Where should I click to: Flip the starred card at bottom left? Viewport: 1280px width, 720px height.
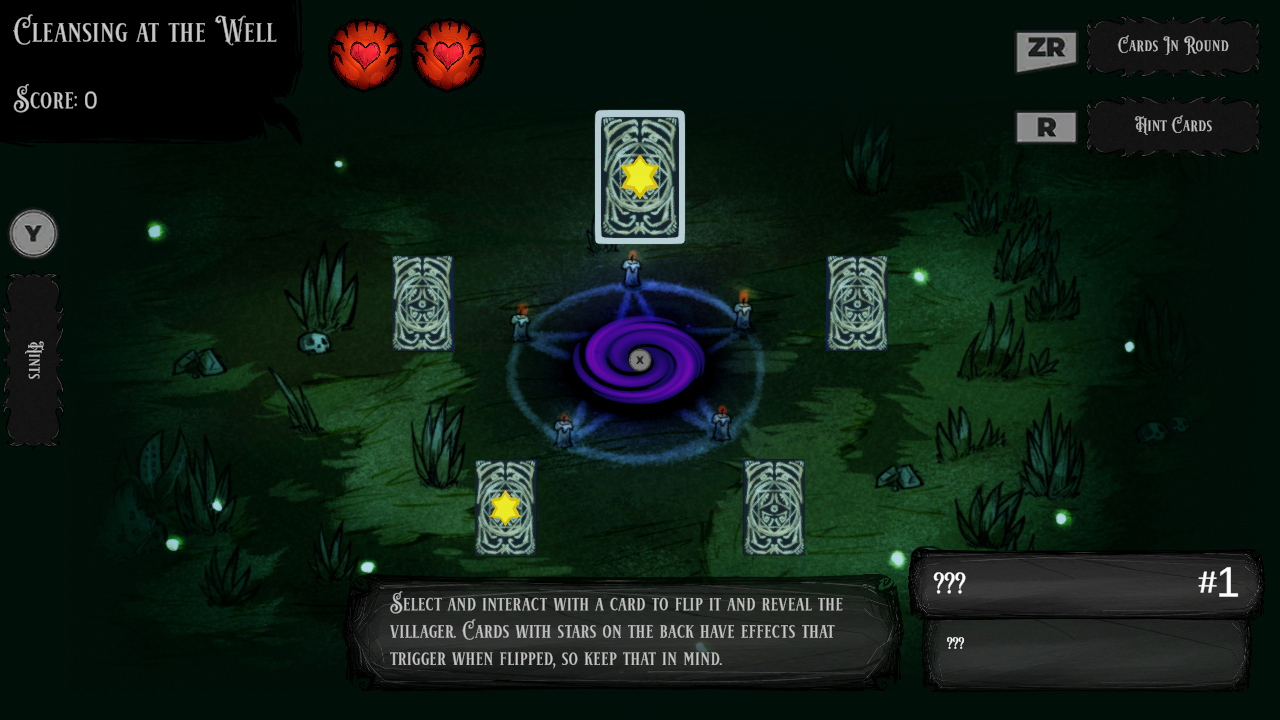(x=506, y=508)
